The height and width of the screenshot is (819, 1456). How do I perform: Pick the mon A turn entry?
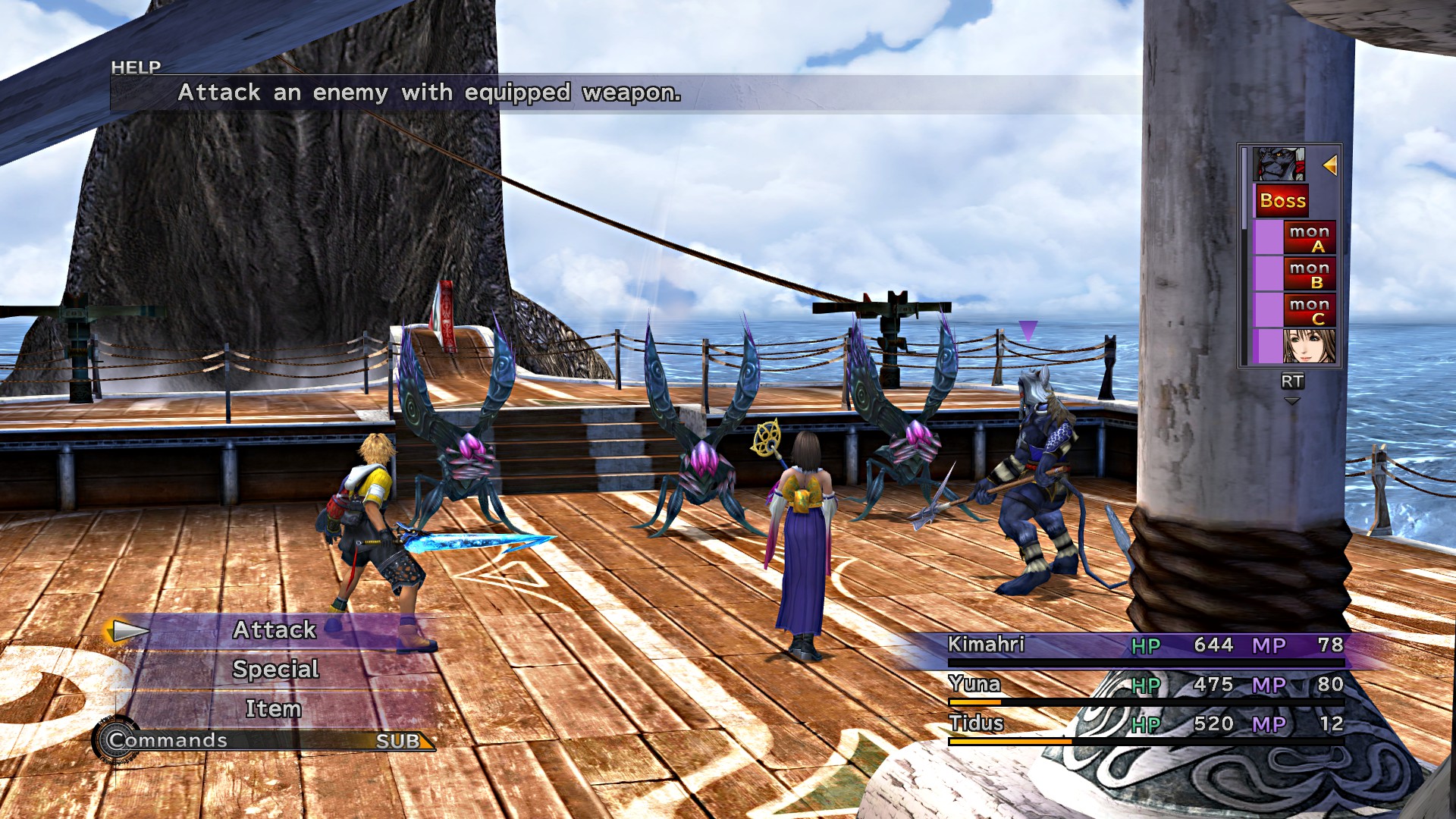point(1309,237)
